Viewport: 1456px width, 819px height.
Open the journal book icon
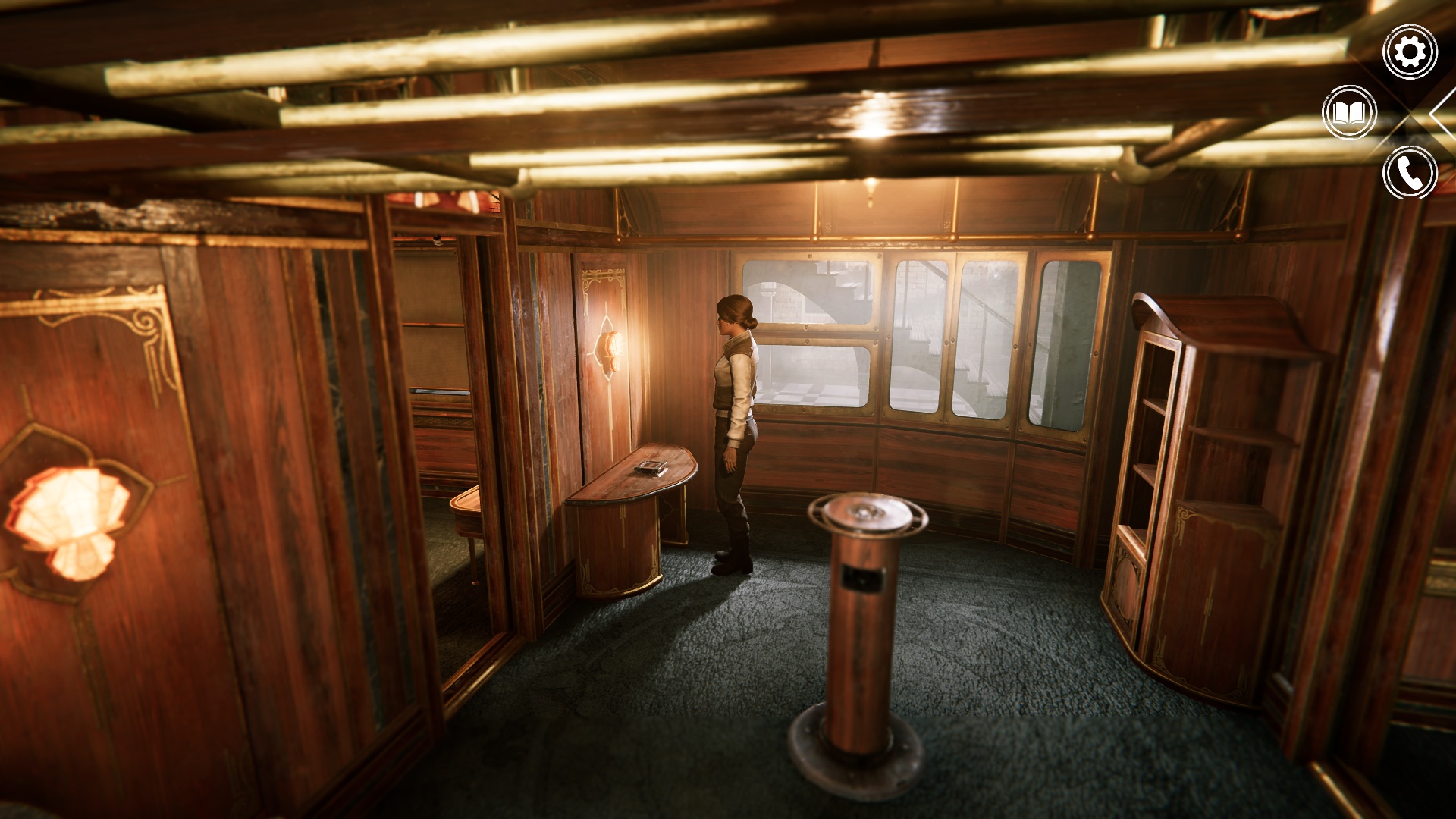pyautogui.click(x=1349, y=113)
